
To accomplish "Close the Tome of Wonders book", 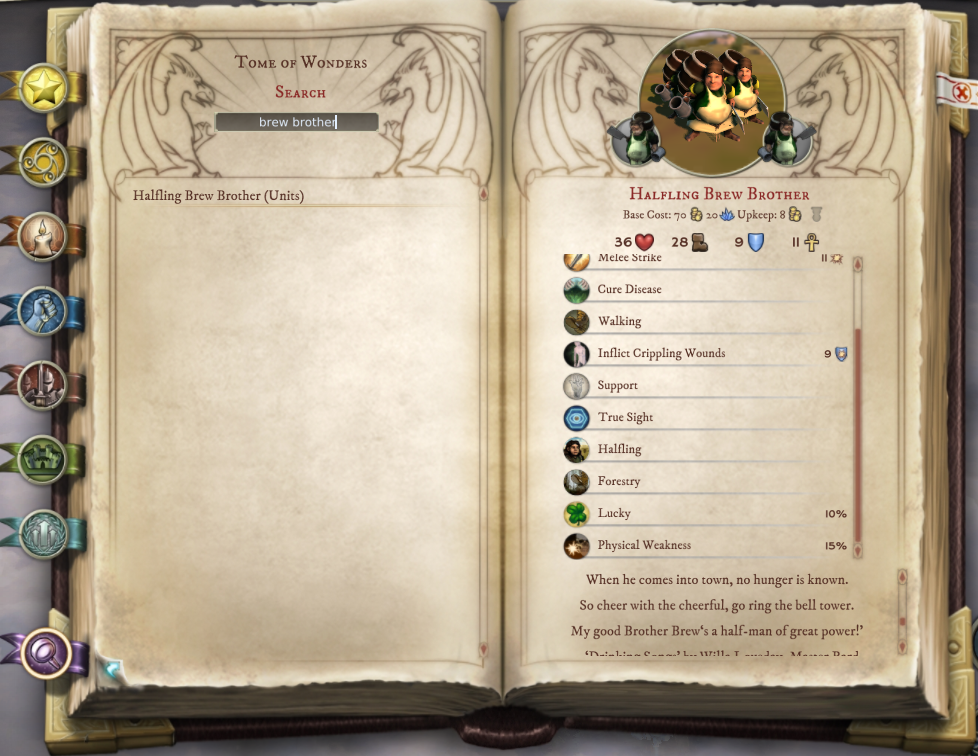I will coord(961,92).
